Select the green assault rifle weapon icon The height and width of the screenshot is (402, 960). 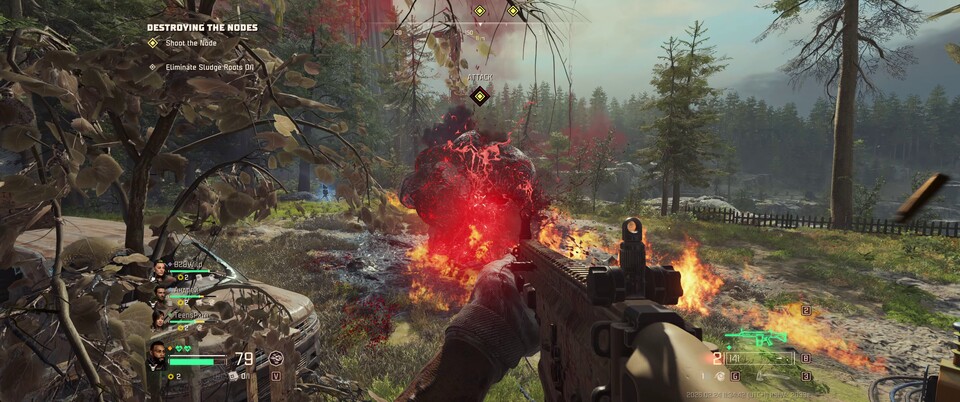coord(755,339)
